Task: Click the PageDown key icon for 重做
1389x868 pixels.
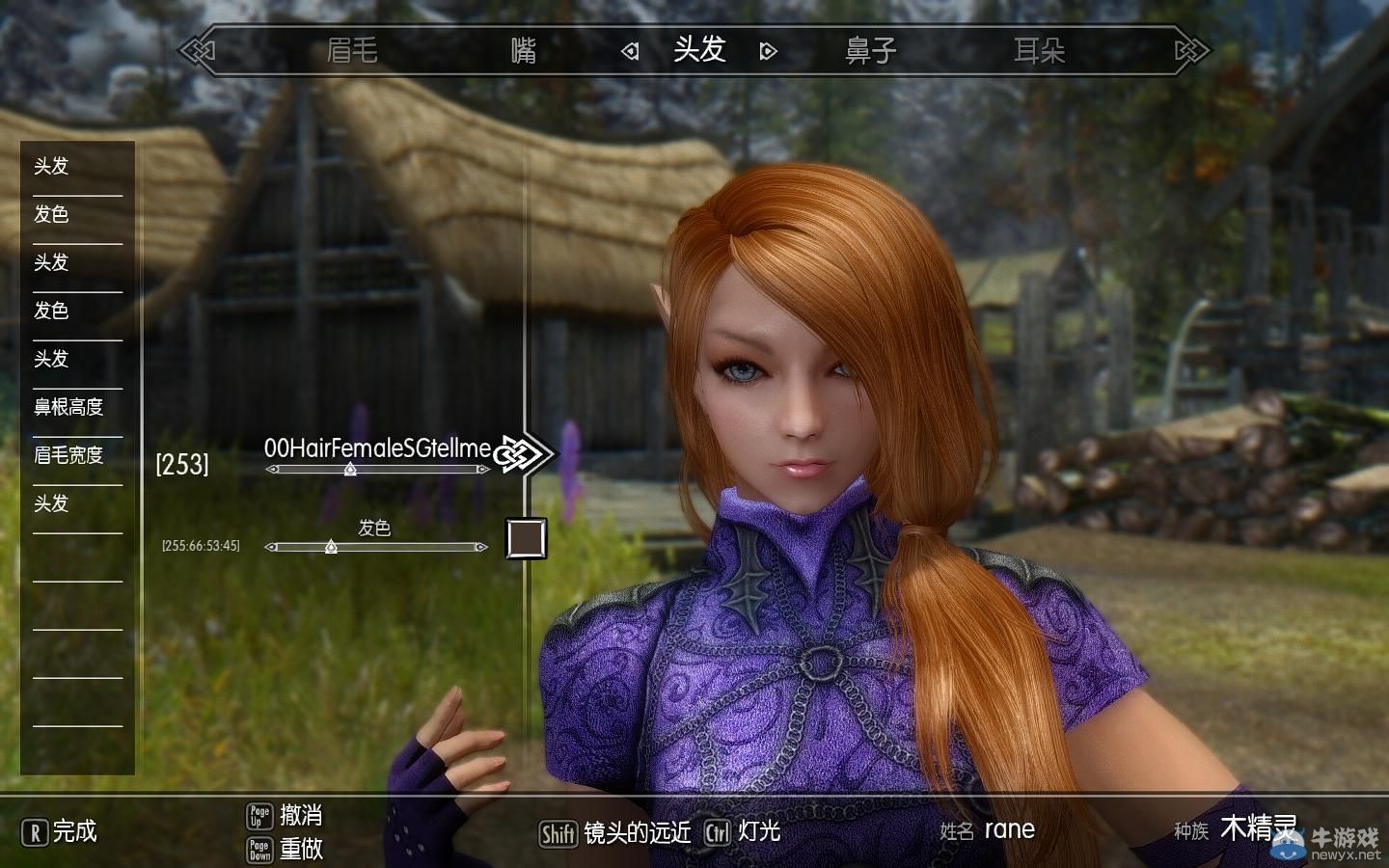Action: click(x=259, y=853)
